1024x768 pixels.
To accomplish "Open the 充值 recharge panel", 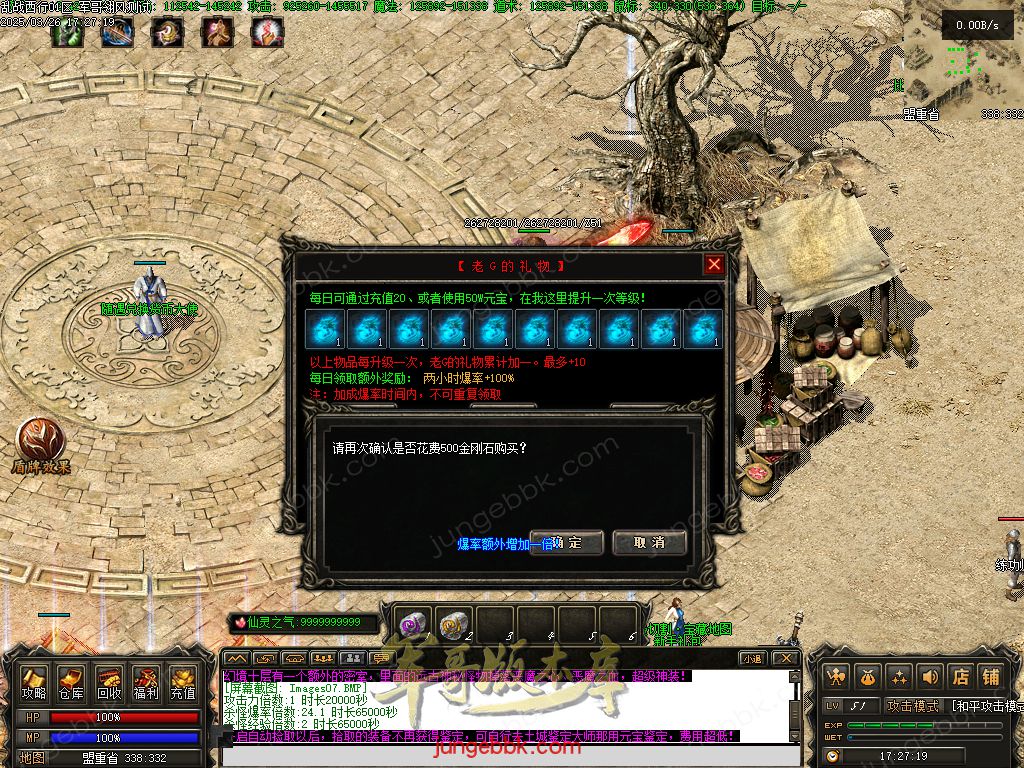I will pyautogui.click(x=182, y=682).
